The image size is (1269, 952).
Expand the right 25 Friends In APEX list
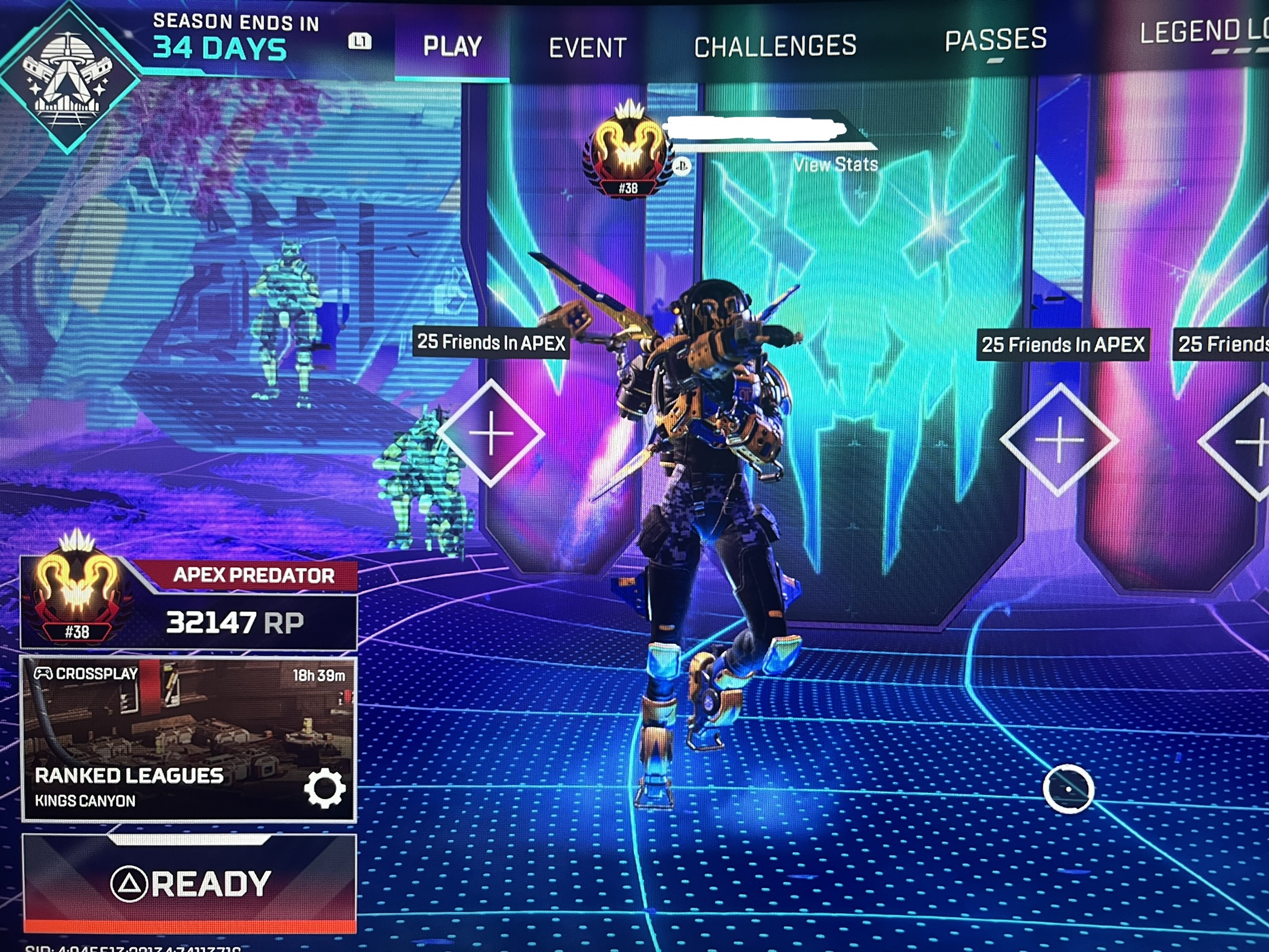1064,345
